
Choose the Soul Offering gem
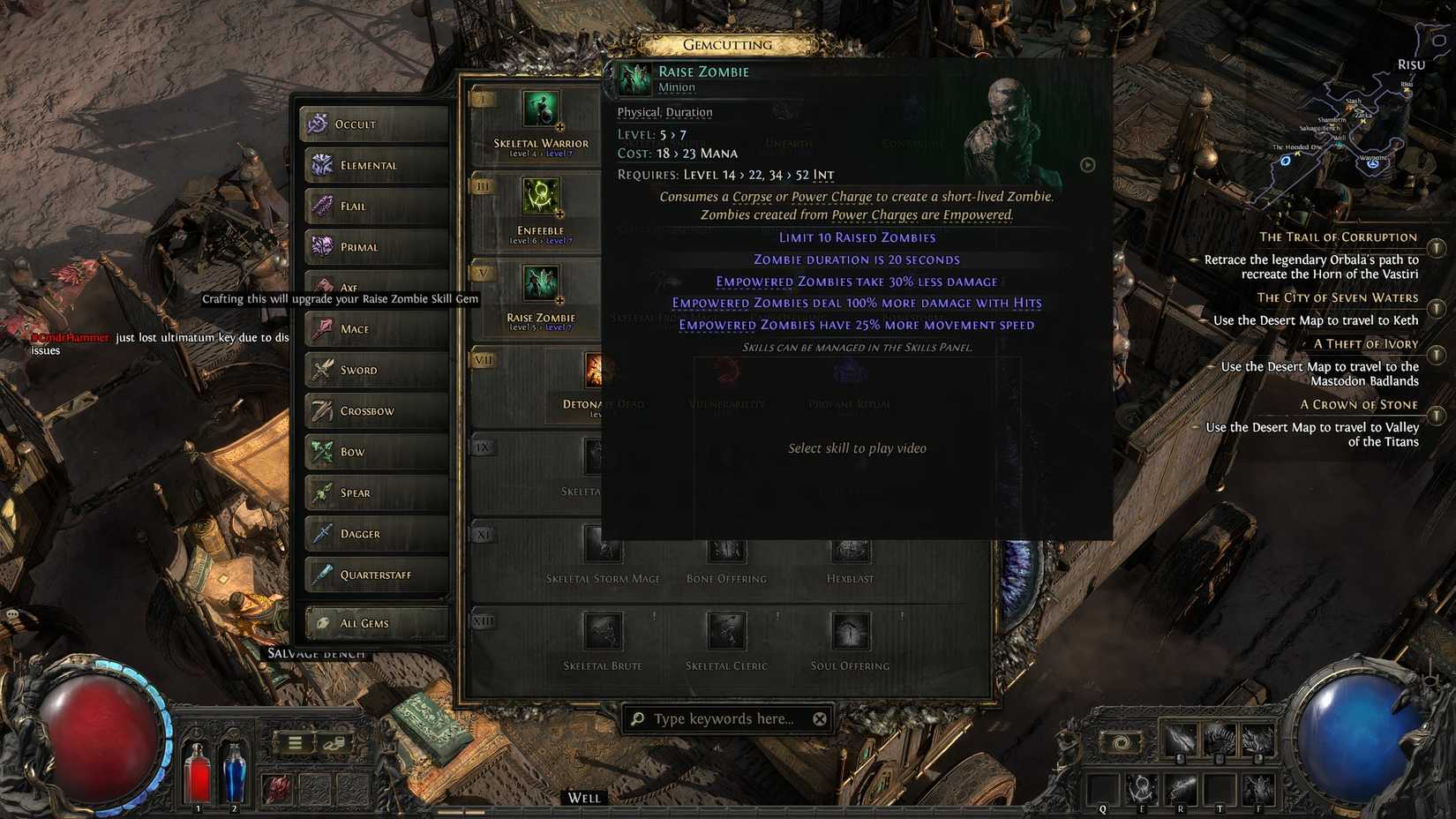point(850,632)
